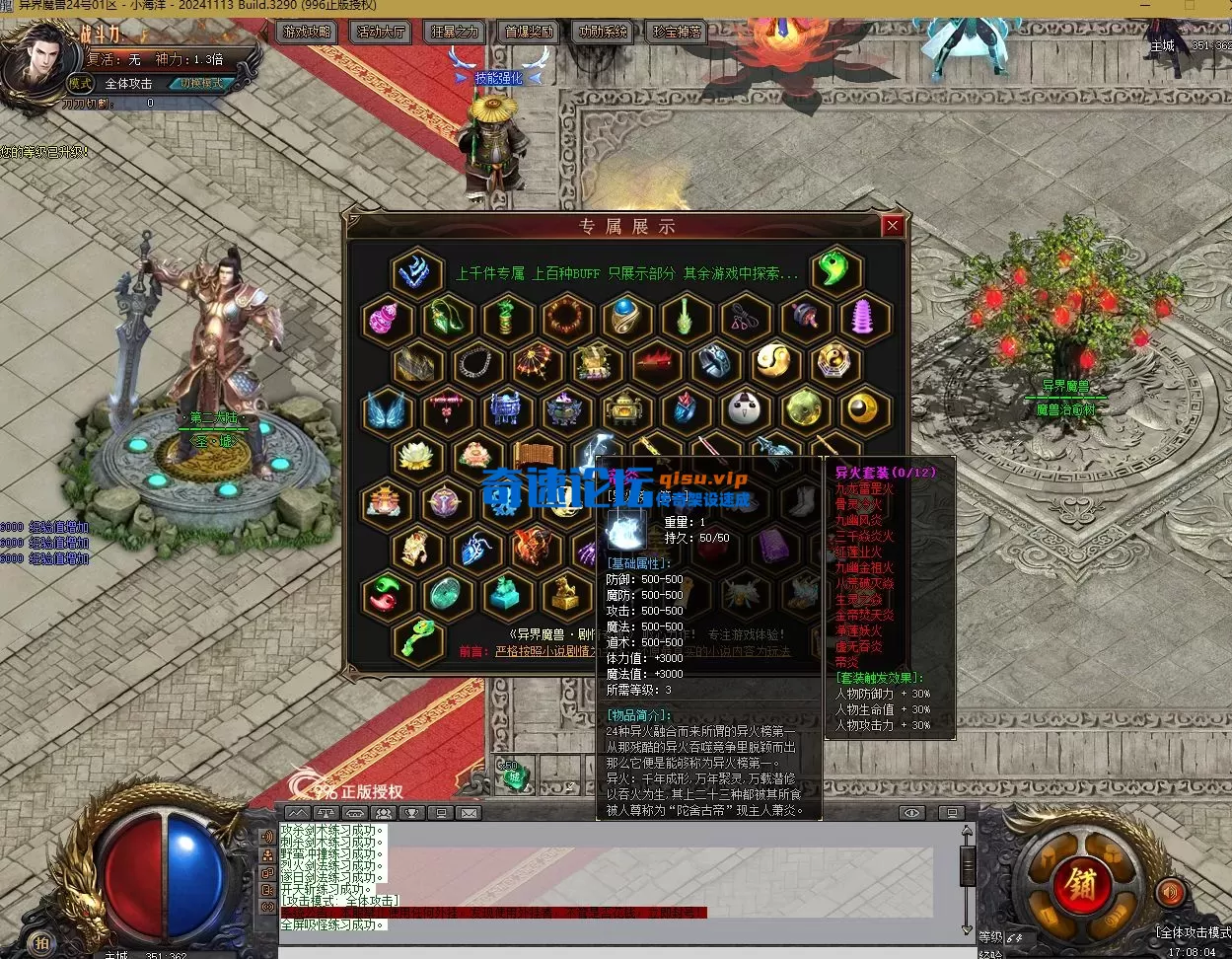This screenshot has width=1232, height=959.
Task: Open the 活动大厅 activity hall
Action: point(381,32)
